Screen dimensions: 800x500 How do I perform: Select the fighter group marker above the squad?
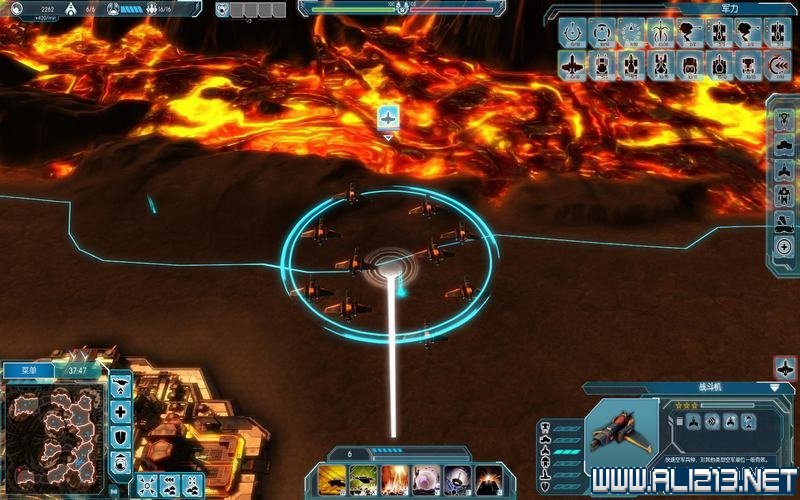[388, 118]
